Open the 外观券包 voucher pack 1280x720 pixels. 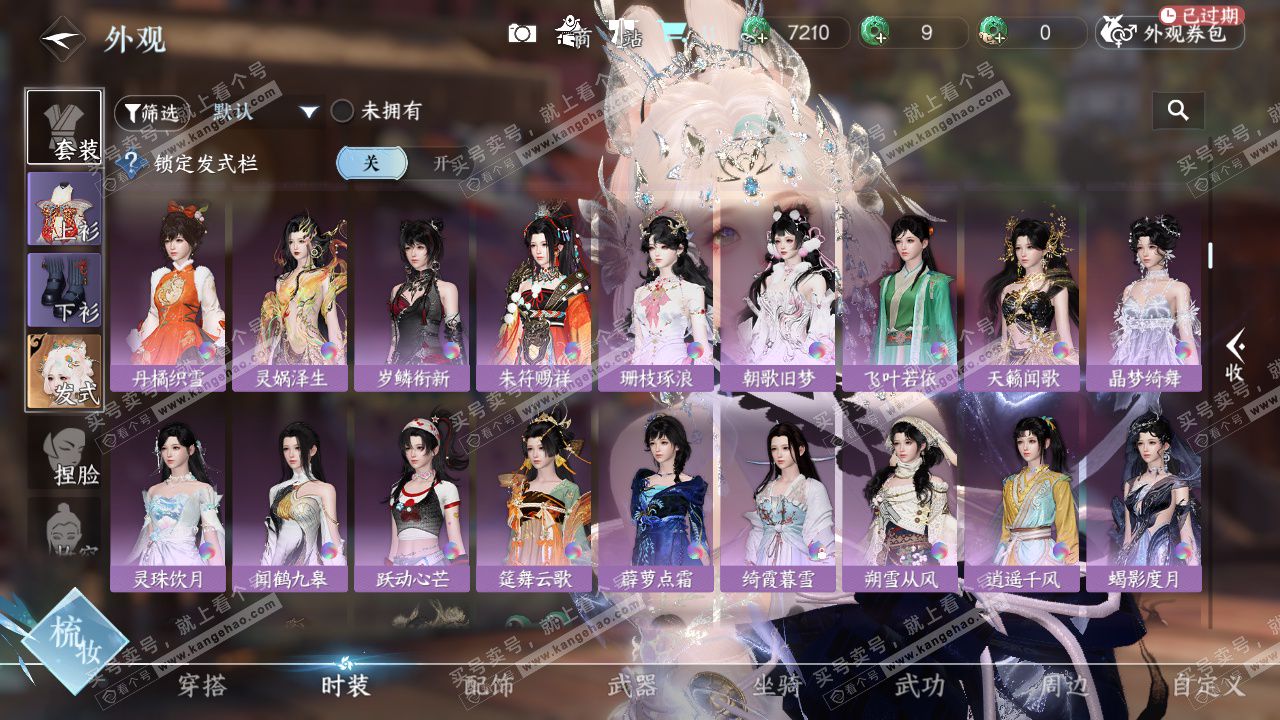1172,33
